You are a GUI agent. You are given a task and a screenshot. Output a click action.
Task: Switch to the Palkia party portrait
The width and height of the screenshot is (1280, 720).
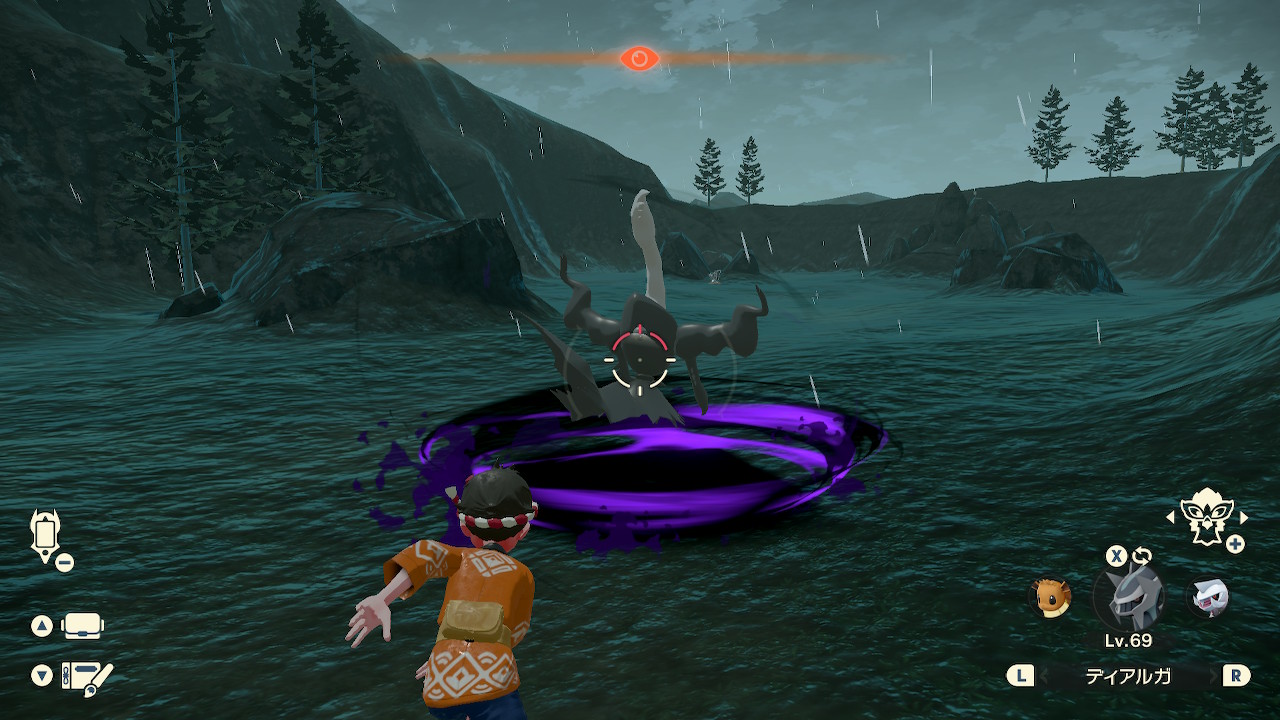(1207, 598)
